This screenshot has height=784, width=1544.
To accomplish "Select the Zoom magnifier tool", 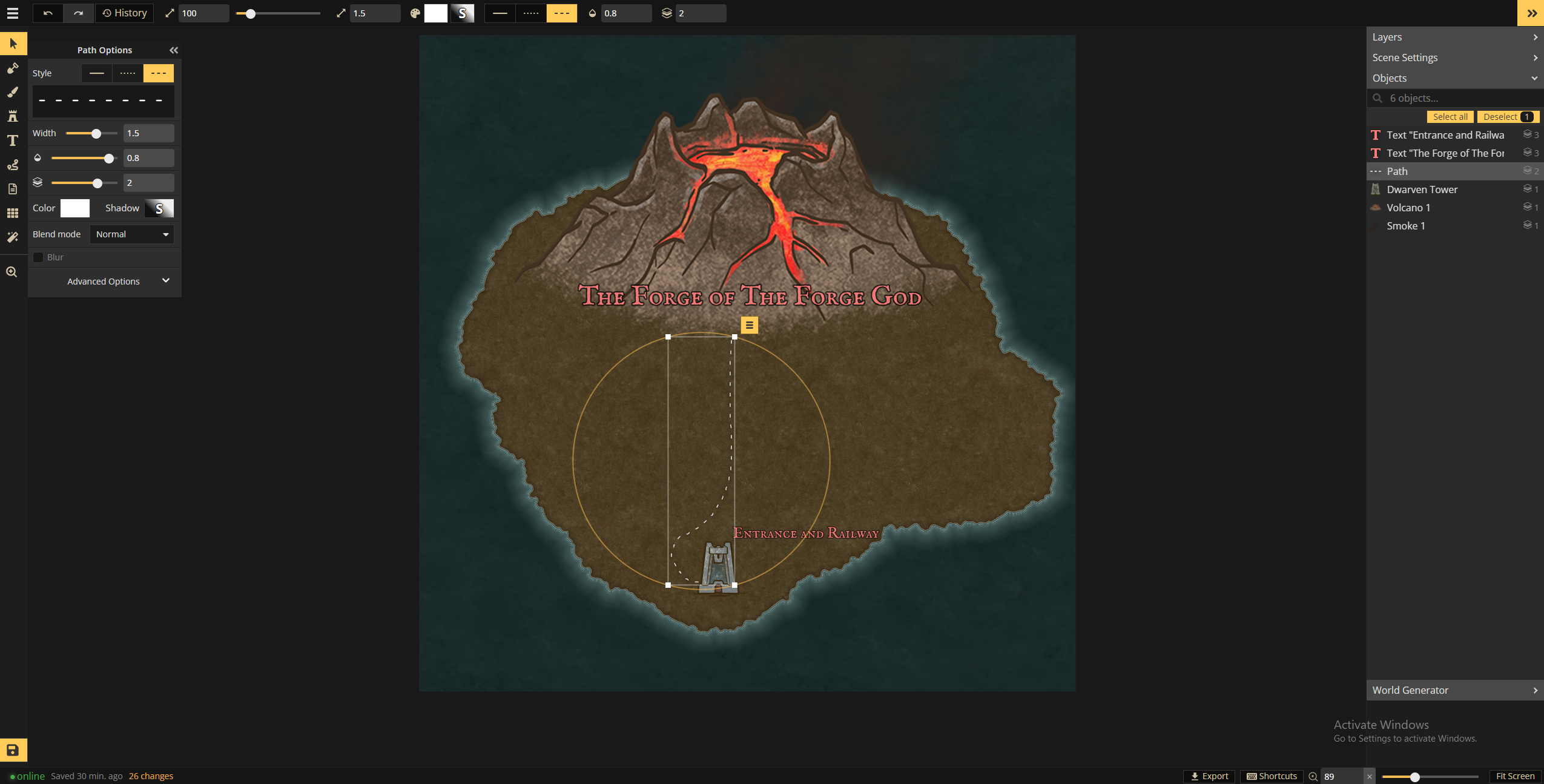I will [13, 271].
